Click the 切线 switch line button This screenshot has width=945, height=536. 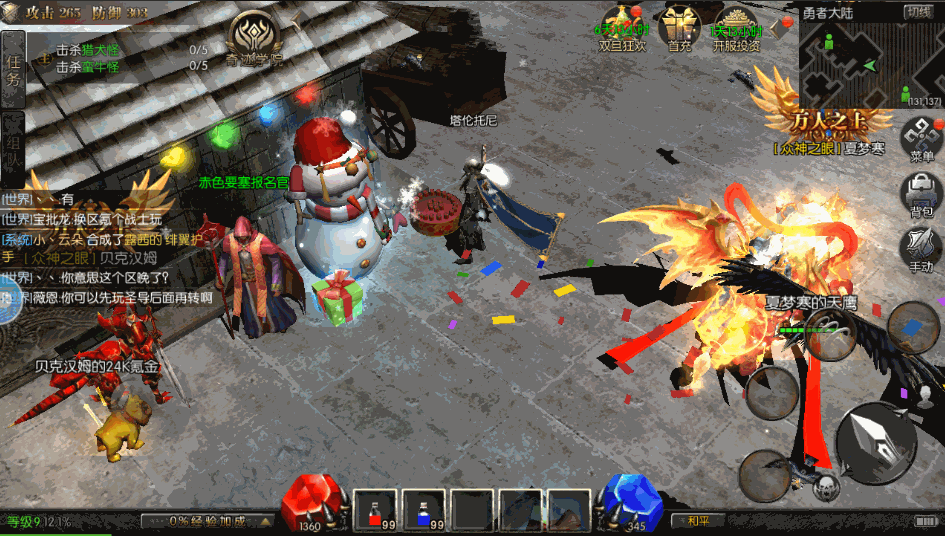(x=919, y=12)
